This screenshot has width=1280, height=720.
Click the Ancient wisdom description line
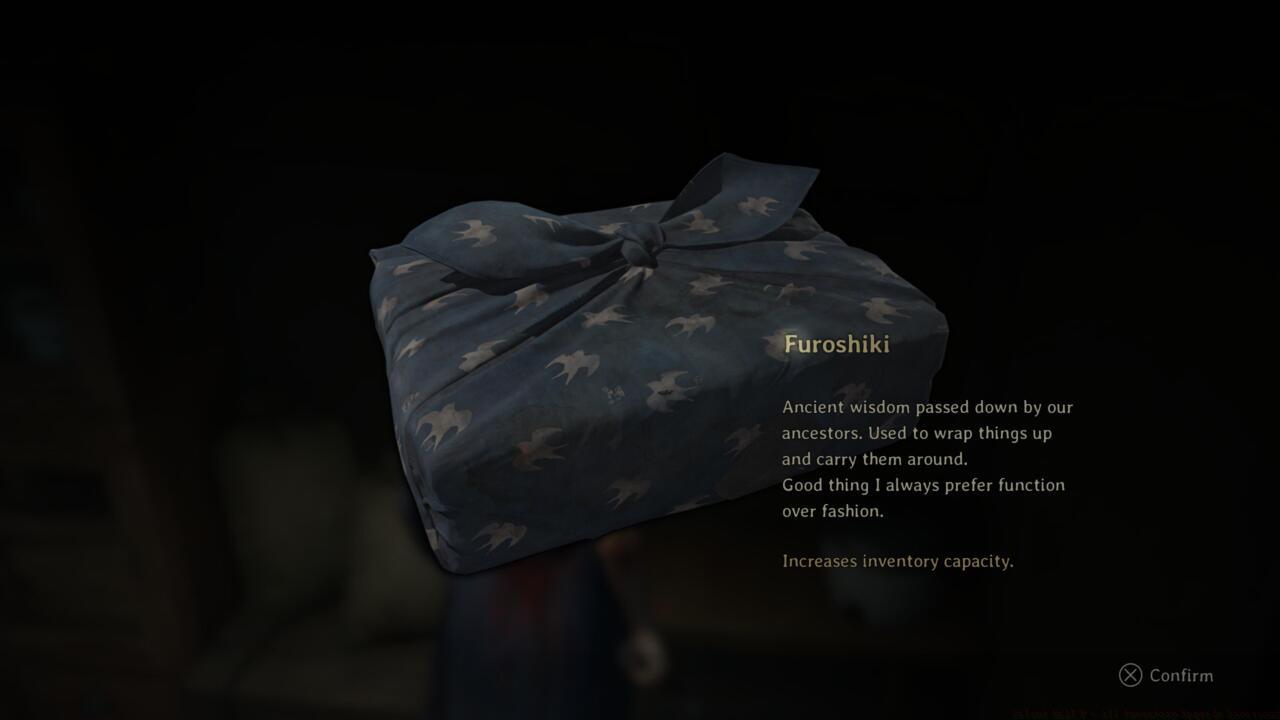(928, 407)
